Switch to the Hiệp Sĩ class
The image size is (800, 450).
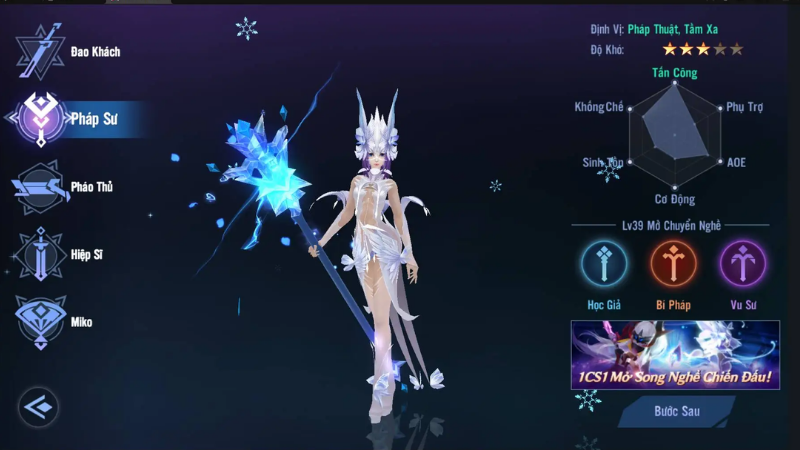pos(41,255)
